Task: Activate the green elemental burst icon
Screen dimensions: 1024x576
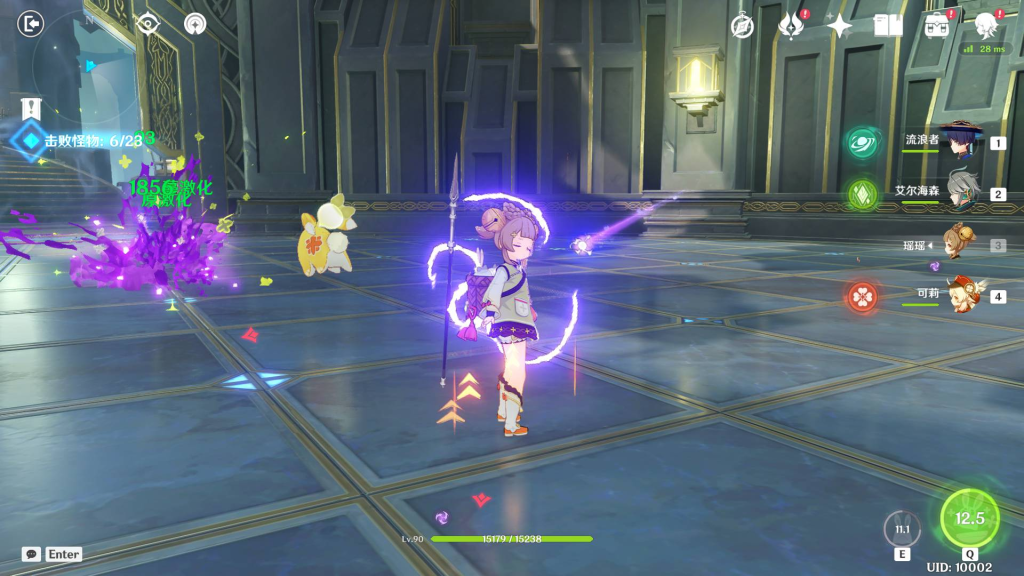Action: click(969, 518)
